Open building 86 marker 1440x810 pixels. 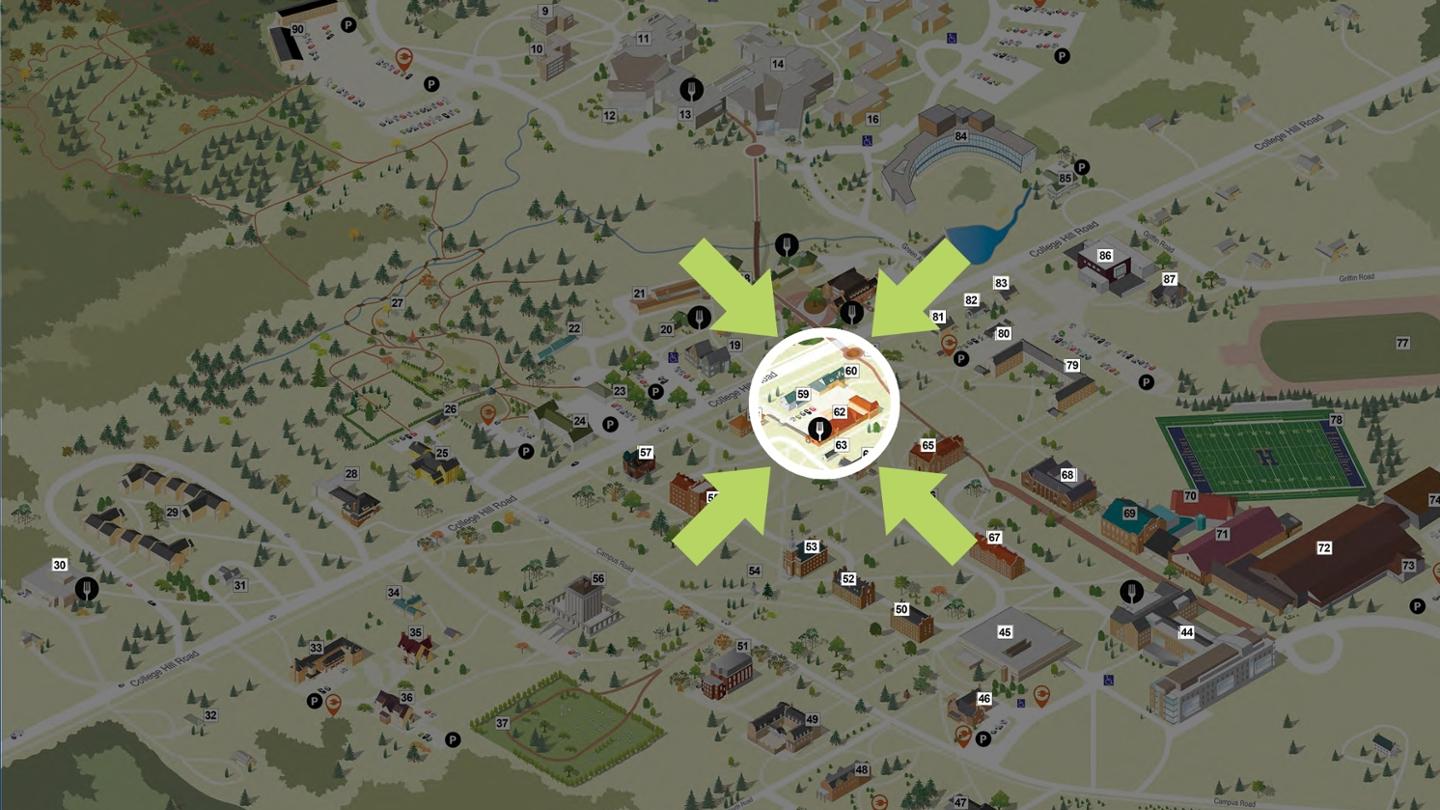pos(1105,256)
